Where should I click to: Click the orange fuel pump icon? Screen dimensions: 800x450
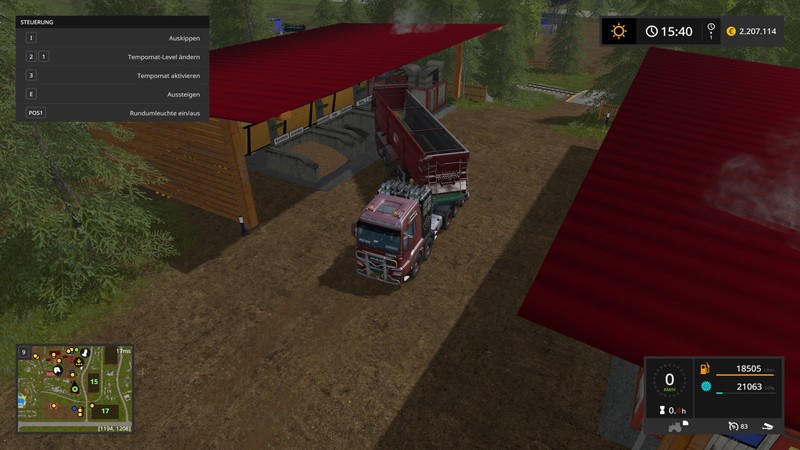706,368
